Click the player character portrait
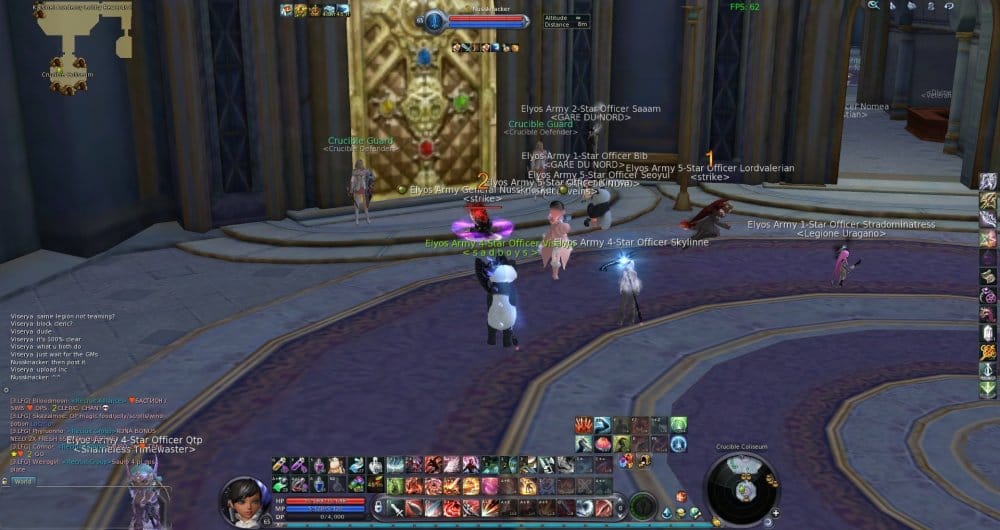This screenshot has height=530, width=1000. (243, 499)
